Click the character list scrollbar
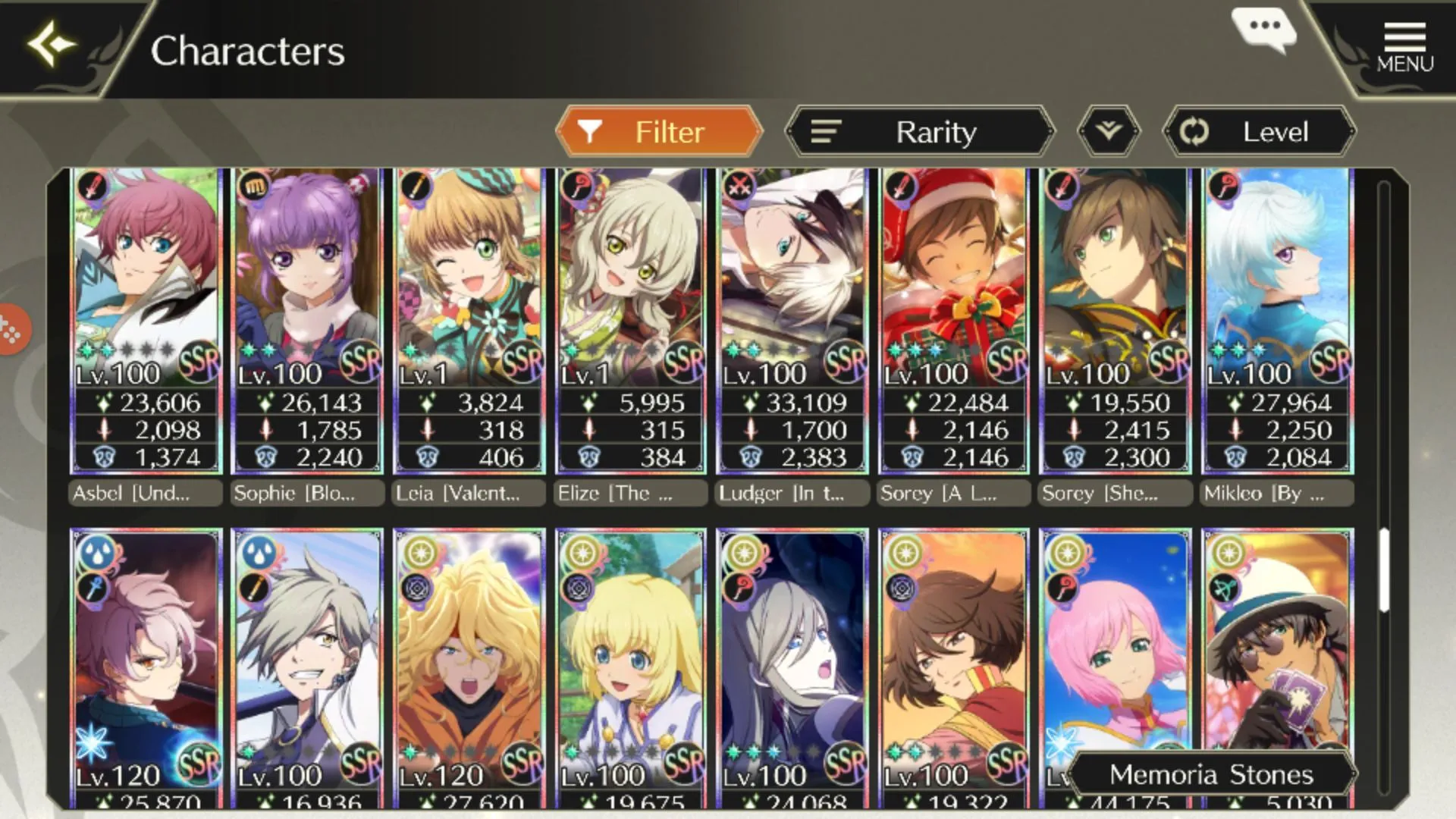Image resolution: width=1456 pixels, height=819 pixels. pos(1384,570)
